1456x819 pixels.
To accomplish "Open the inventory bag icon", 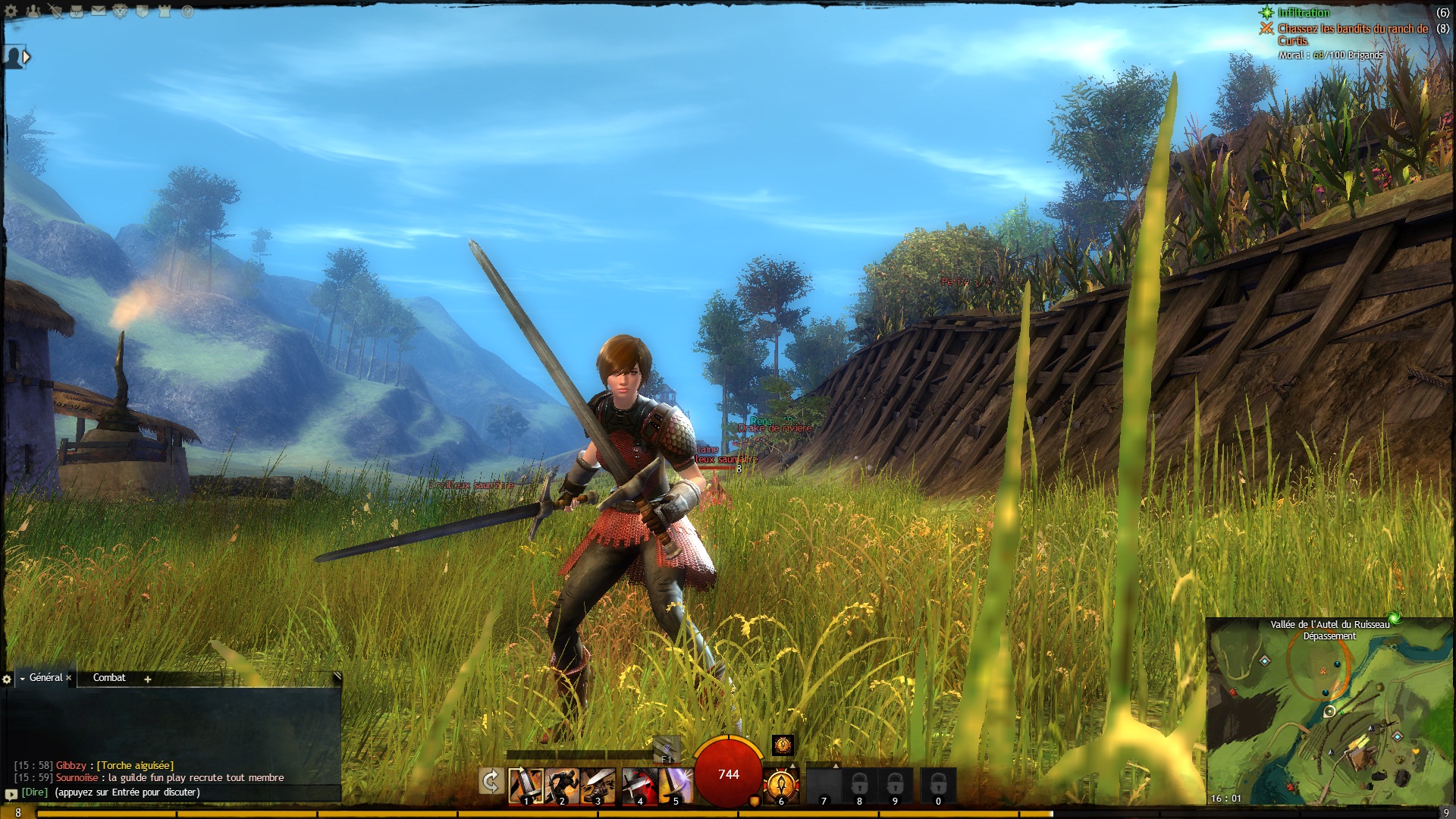I will [x=77, y=11].
